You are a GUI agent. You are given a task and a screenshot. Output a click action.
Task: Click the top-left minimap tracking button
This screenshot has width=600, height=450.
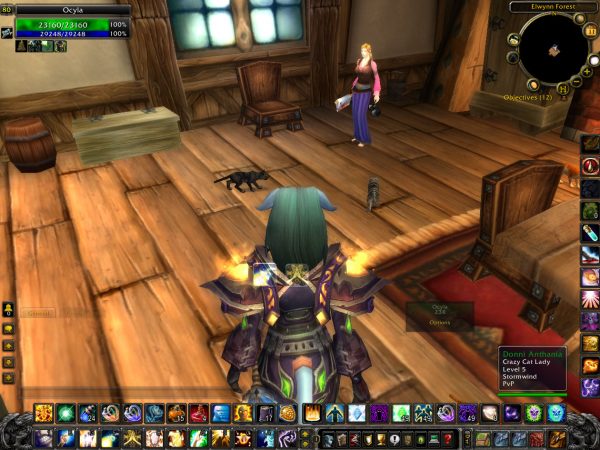(513, 40)
